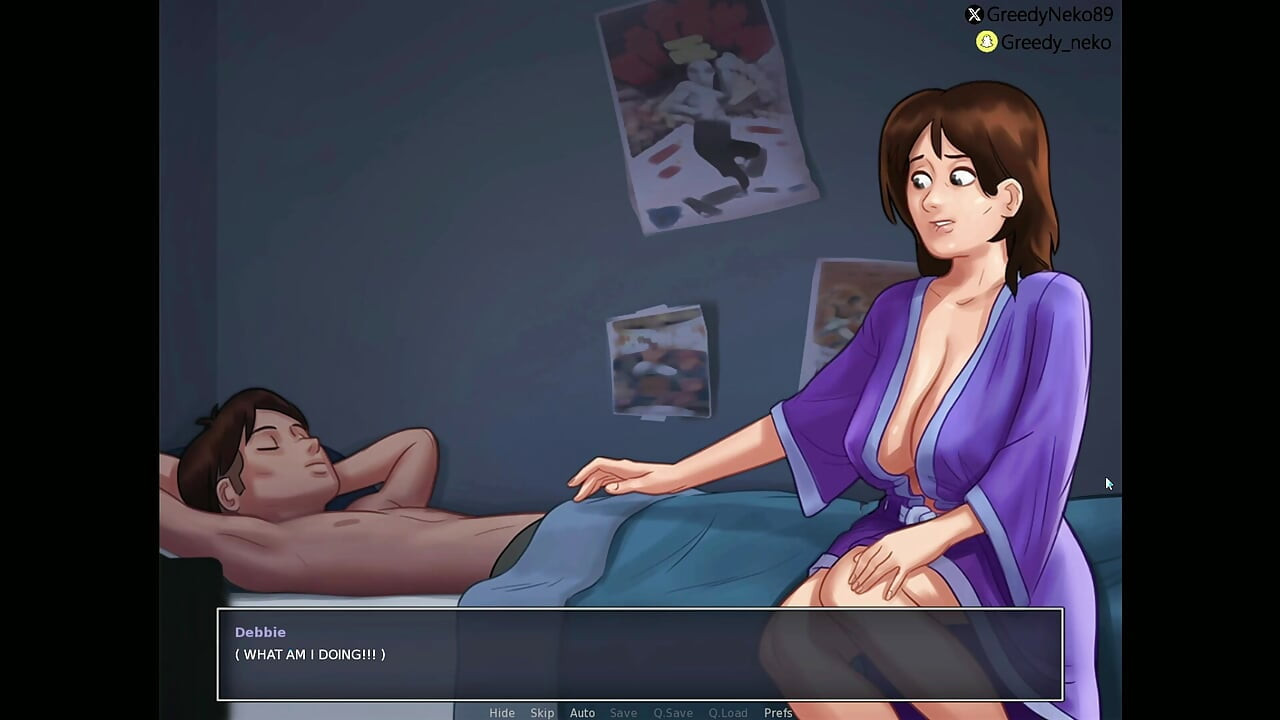
Task: Click the quick menu bar at the bottom
Action: point(640,713)
